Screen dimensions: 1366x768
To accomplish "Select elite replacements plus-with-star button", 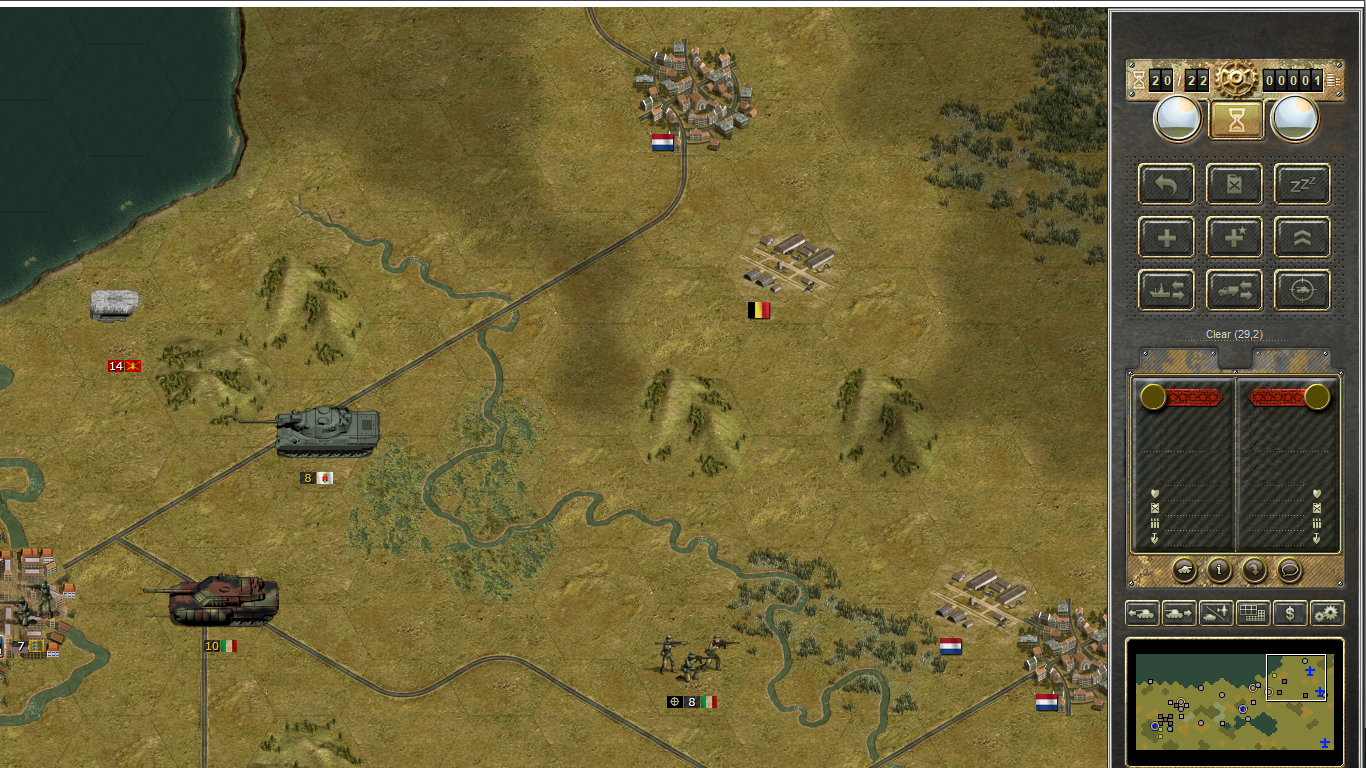I will 1234,237.
